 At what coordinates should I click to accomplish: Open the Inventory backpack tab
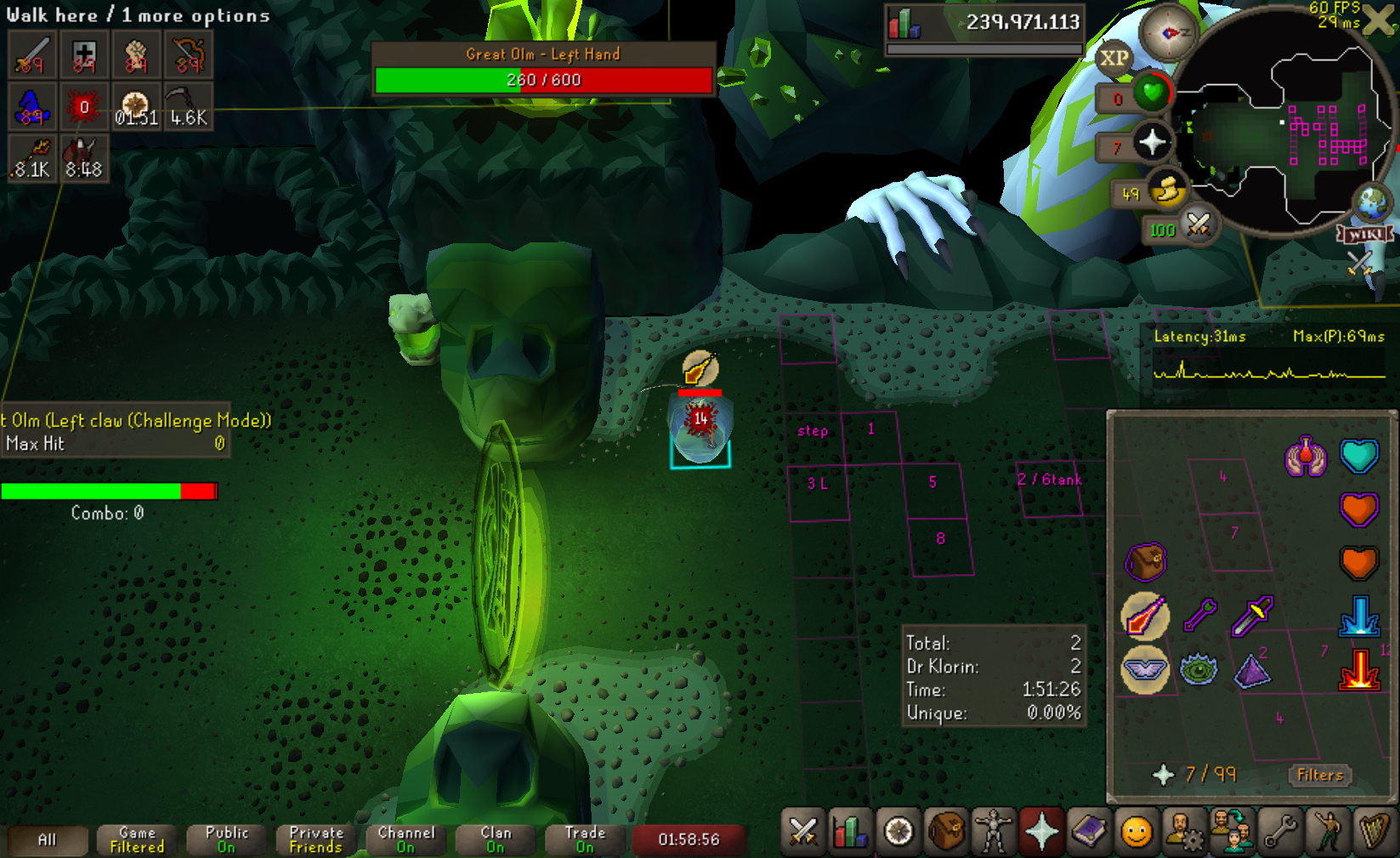coord(945,832)
